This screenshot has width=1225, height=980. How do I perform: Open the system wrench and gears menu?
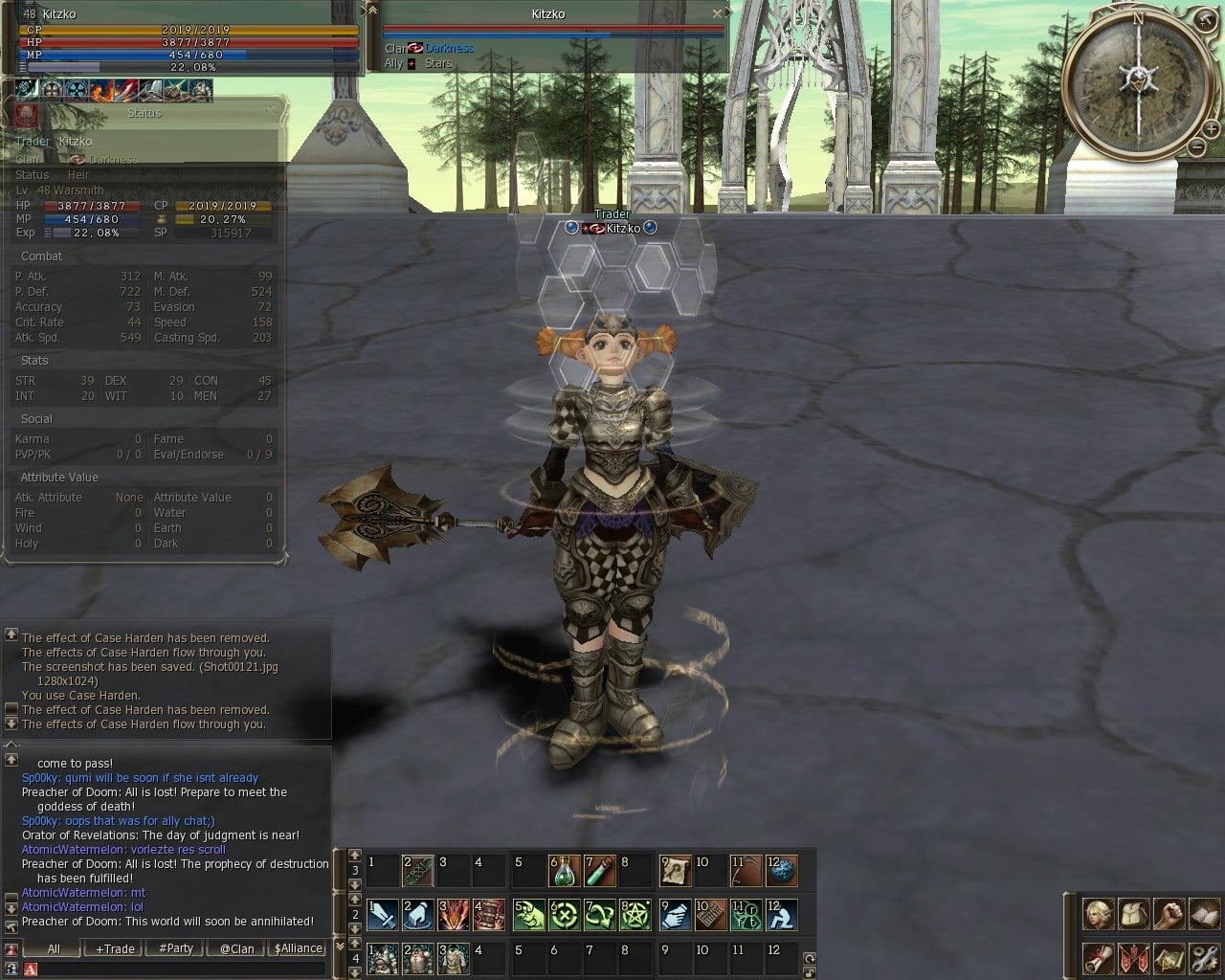point(1203,957)
